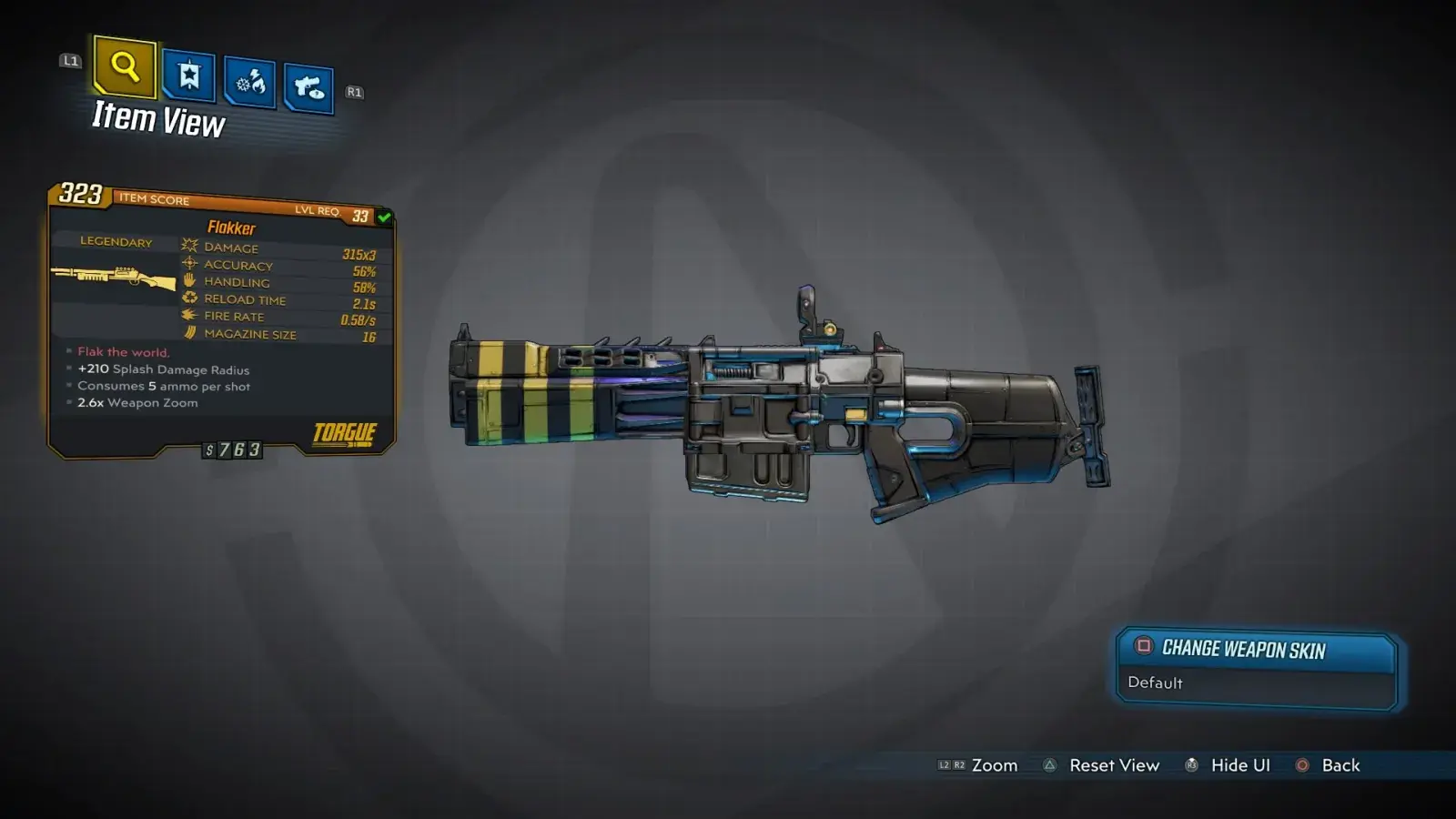Choose the Back option
1456x819 pixels.
1329,765
